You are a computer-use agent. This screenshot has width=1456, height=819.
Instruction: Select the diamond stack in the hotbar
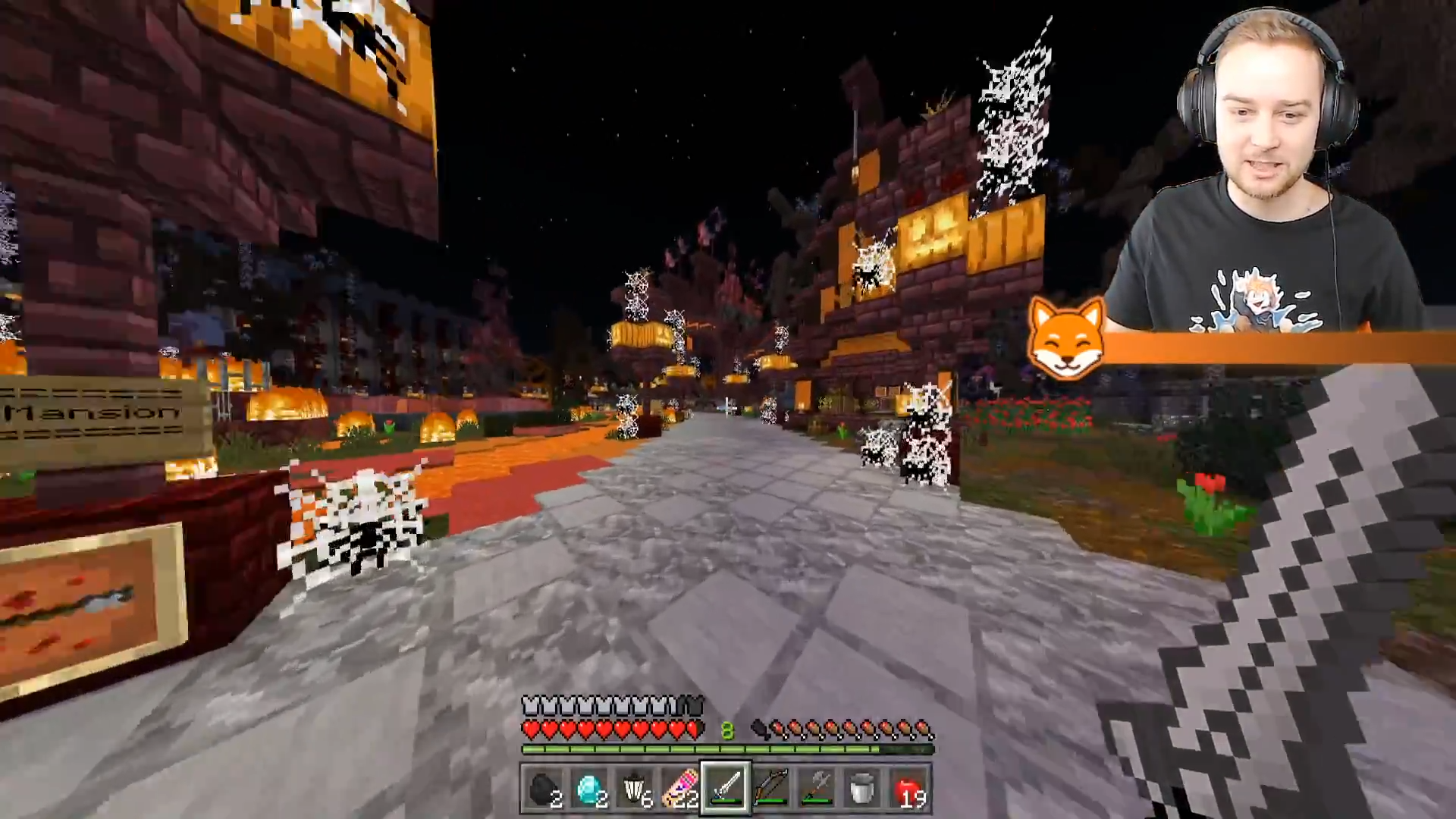tap(589, 790)
